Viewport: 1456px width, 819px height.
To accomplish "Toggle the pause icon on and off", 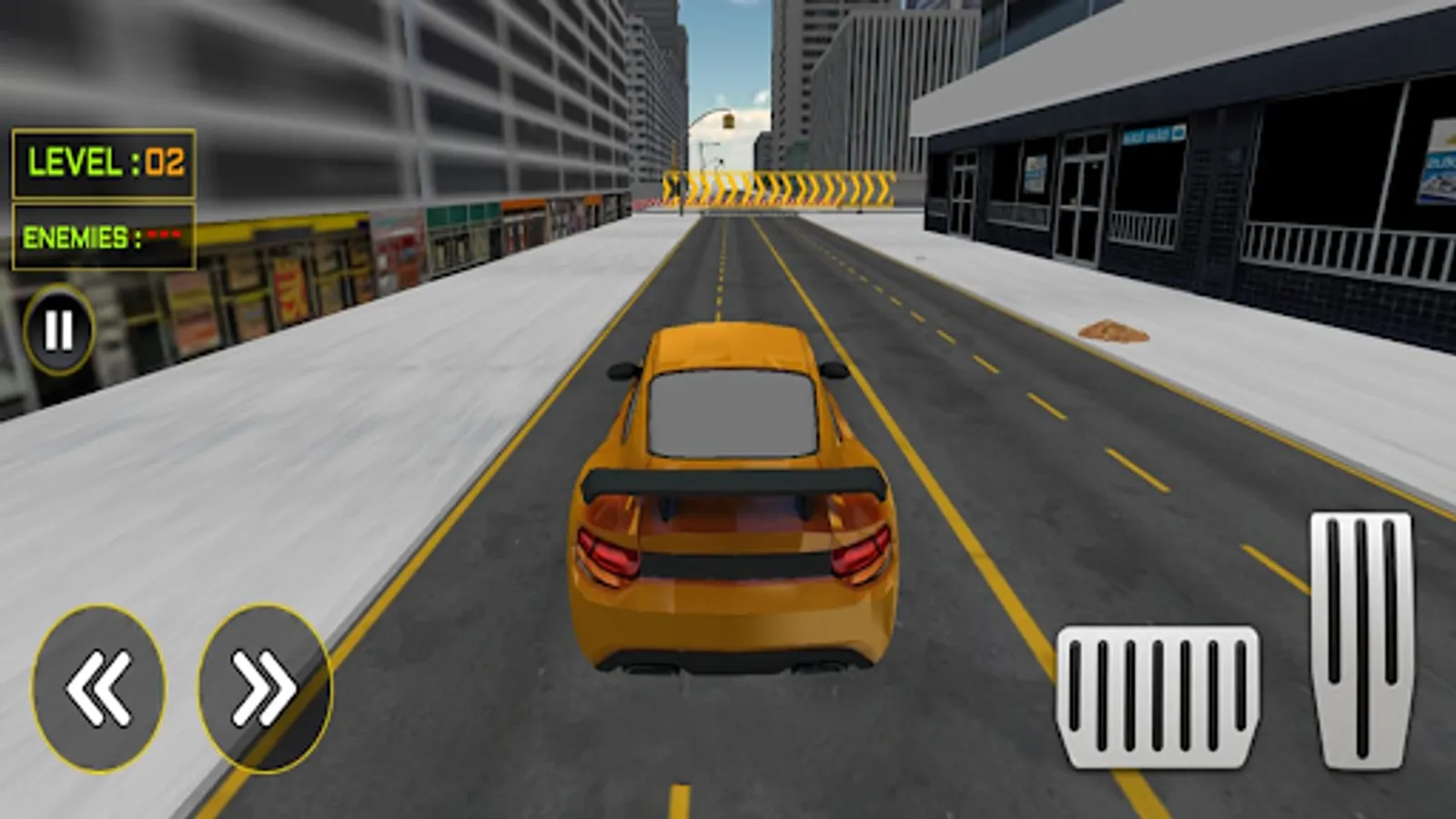I will 57,329.
